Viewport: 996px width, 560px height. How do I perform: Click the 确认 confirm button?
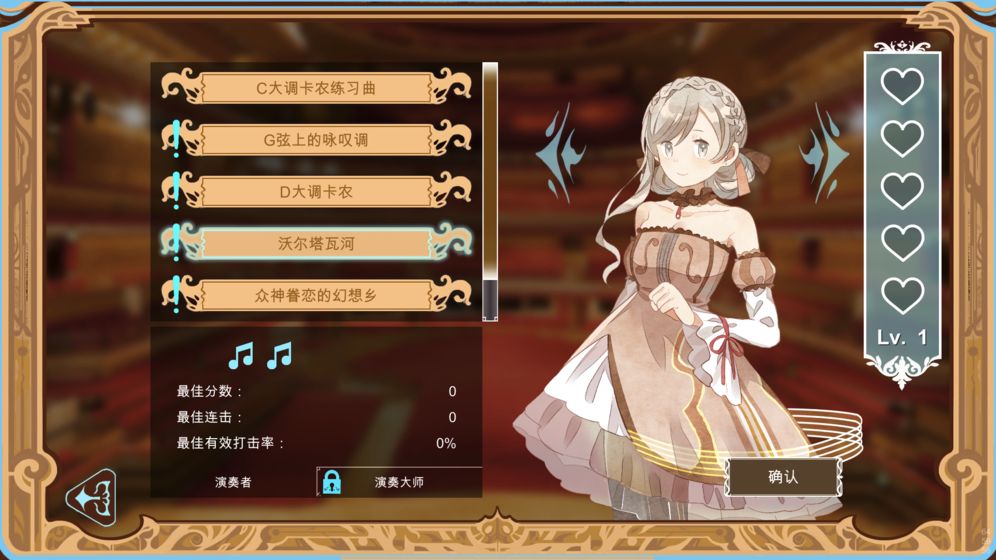tap(782, 477)
